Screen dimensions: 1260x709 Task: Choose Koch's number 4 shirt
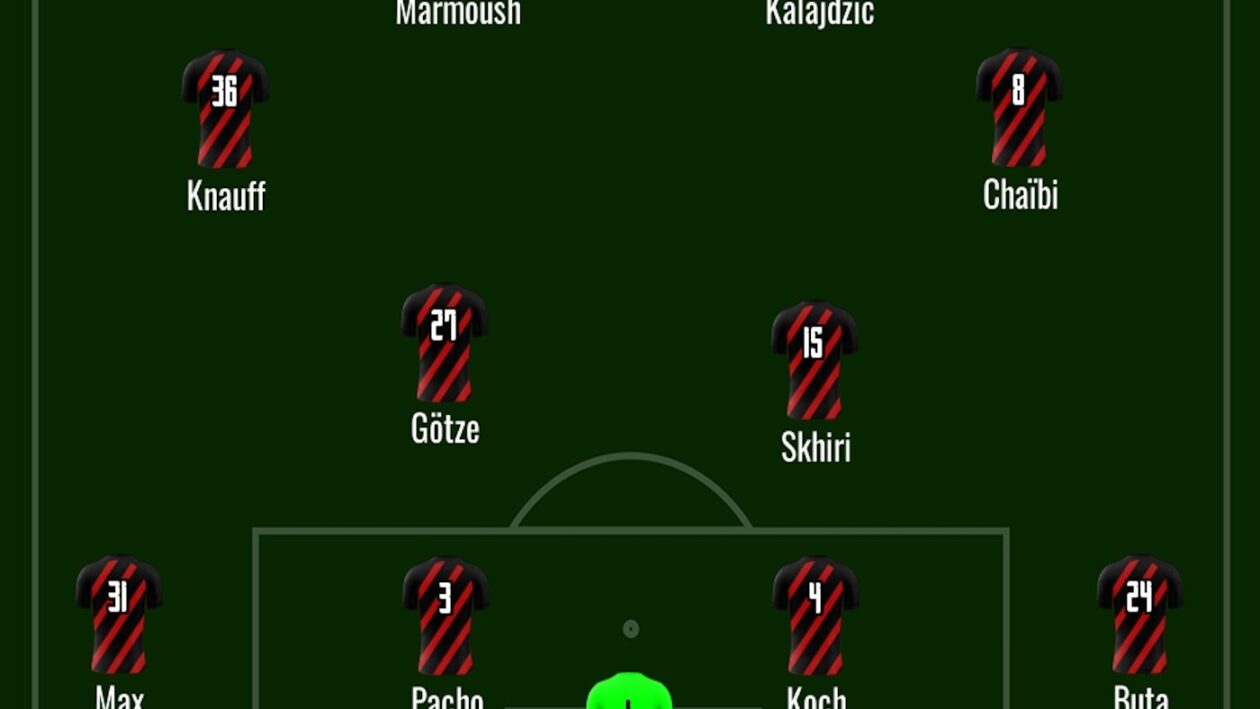[816, 614]
